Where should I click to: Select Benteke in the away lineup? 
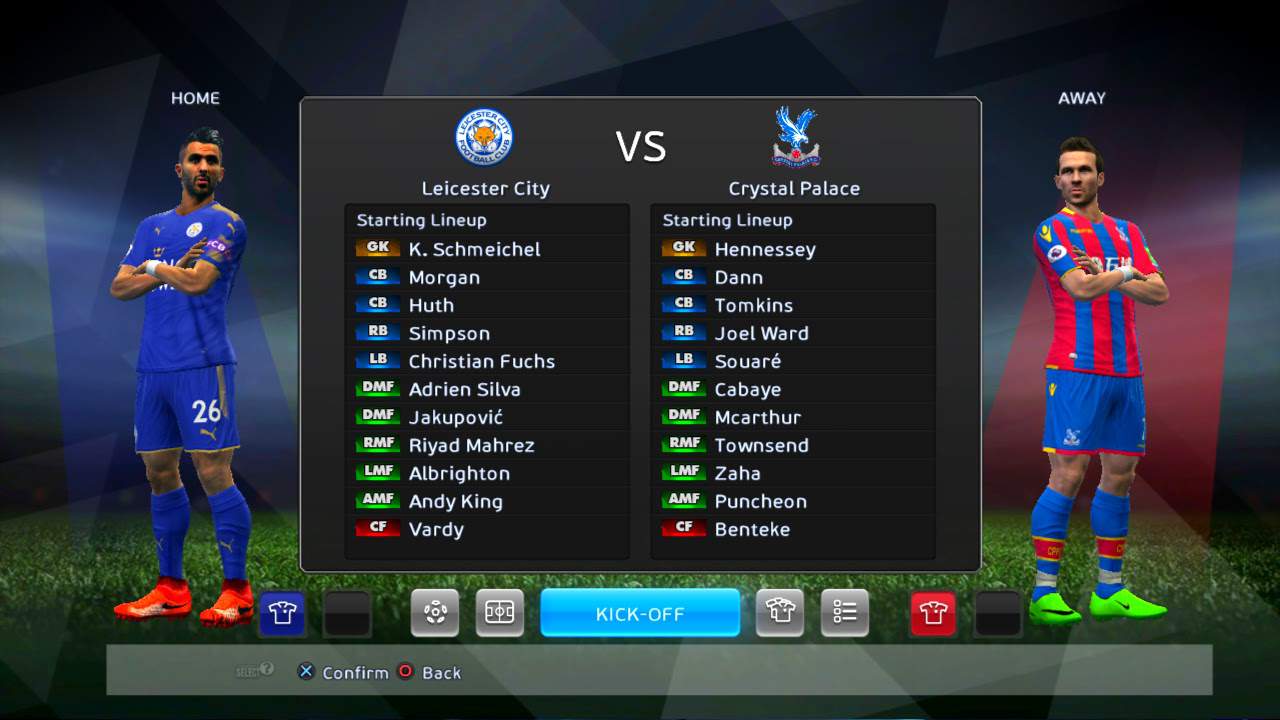pos(752,529)
